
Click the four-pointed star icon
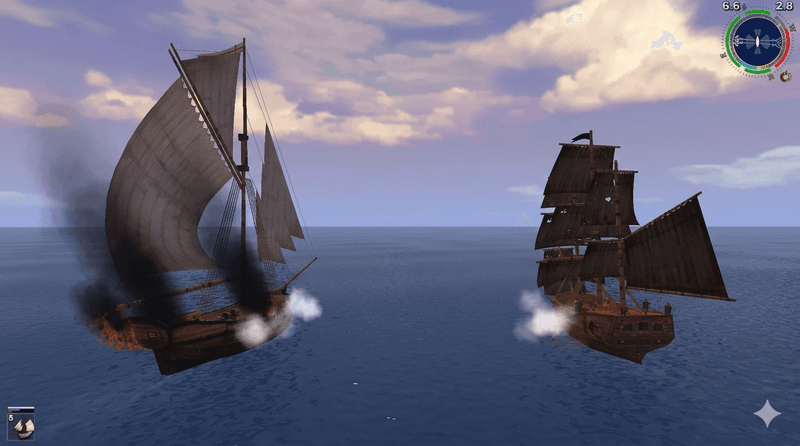tap(767, 414)
